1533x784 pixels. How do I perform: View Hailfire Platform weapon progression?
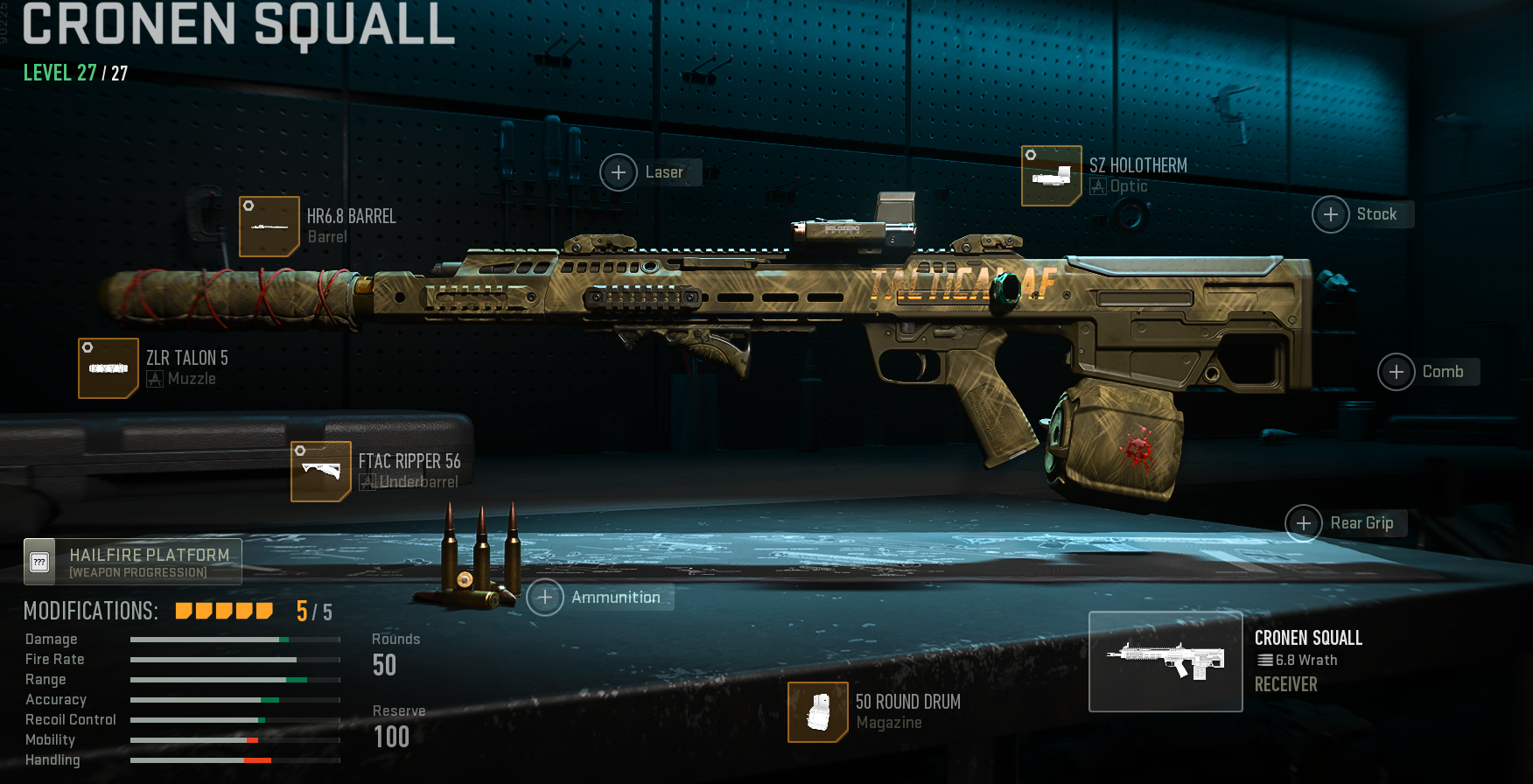[x=133, y=562]
